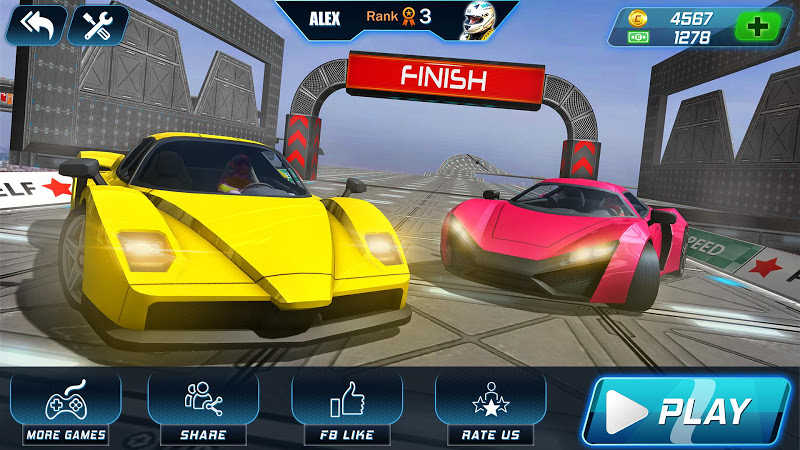Select the ALEX player profile banner
The width and height of the screenshot is (800, 450).
[x=398, y=19]
